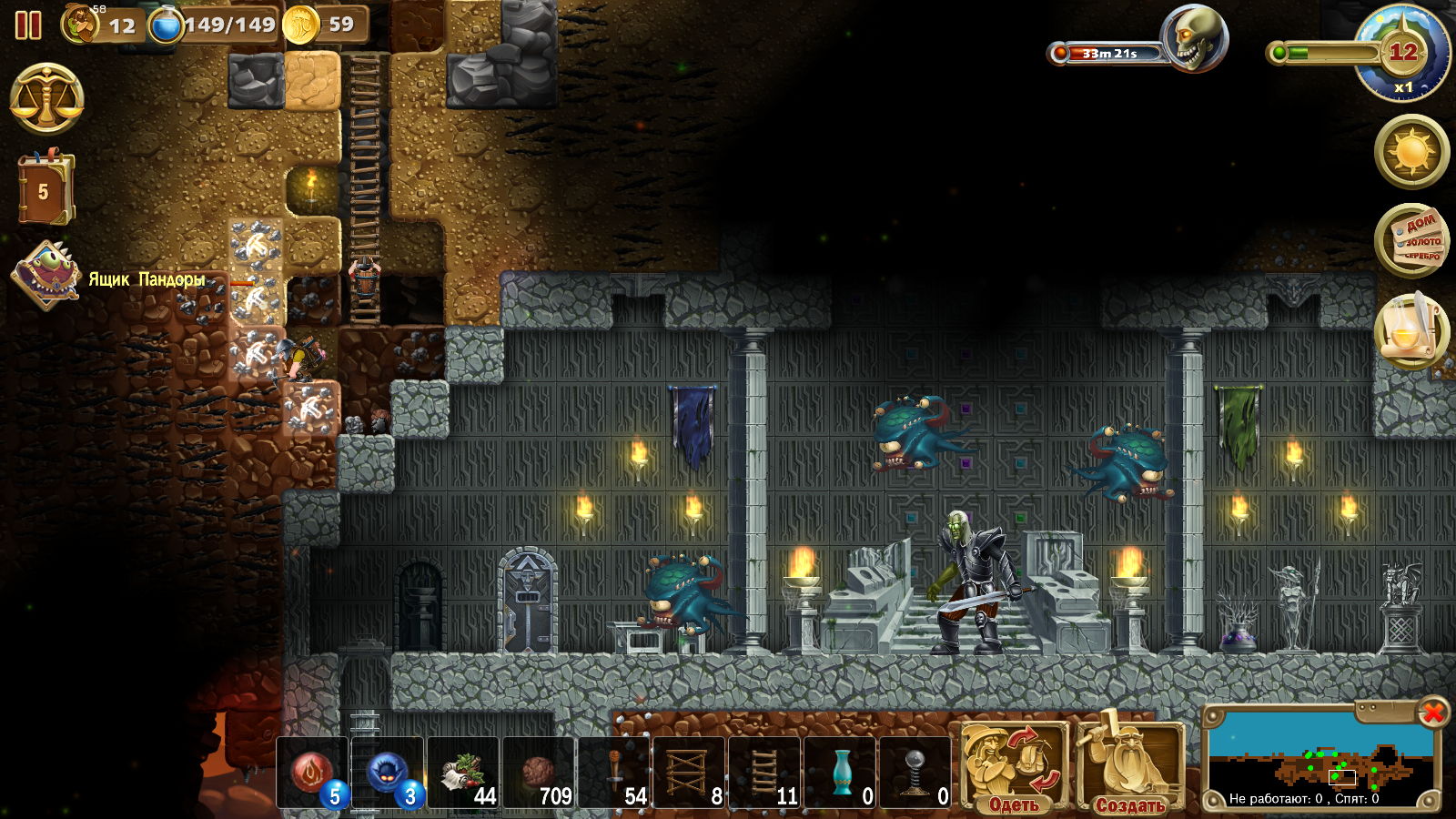Viewport: 1456px width, 819px height.
Task: Open the Pandora's Box quest tracker
Action: tap(45, 275)
